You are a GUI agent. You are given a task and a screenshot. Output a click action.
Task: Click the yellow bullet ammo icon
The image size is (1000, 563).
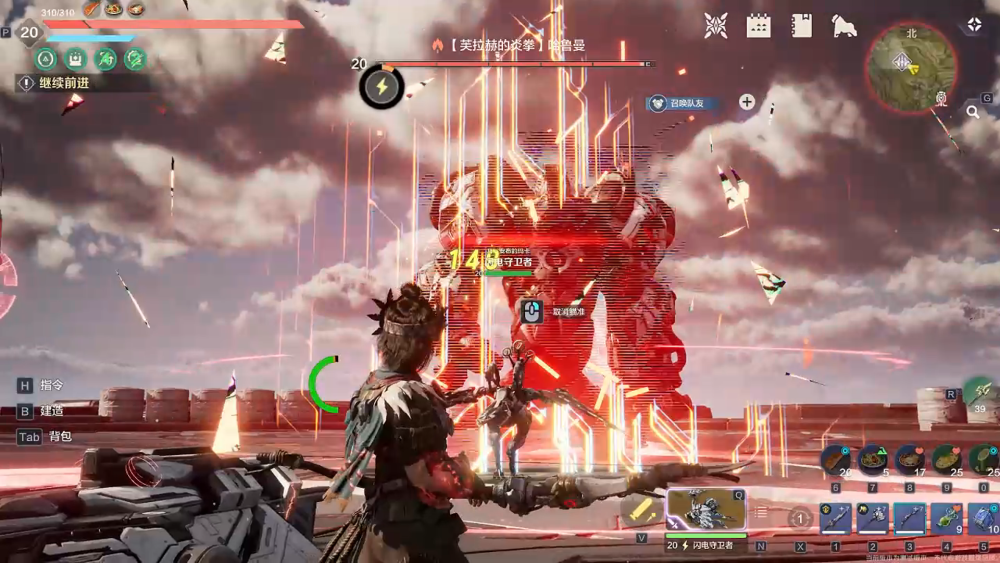click(x=640, y=510)
